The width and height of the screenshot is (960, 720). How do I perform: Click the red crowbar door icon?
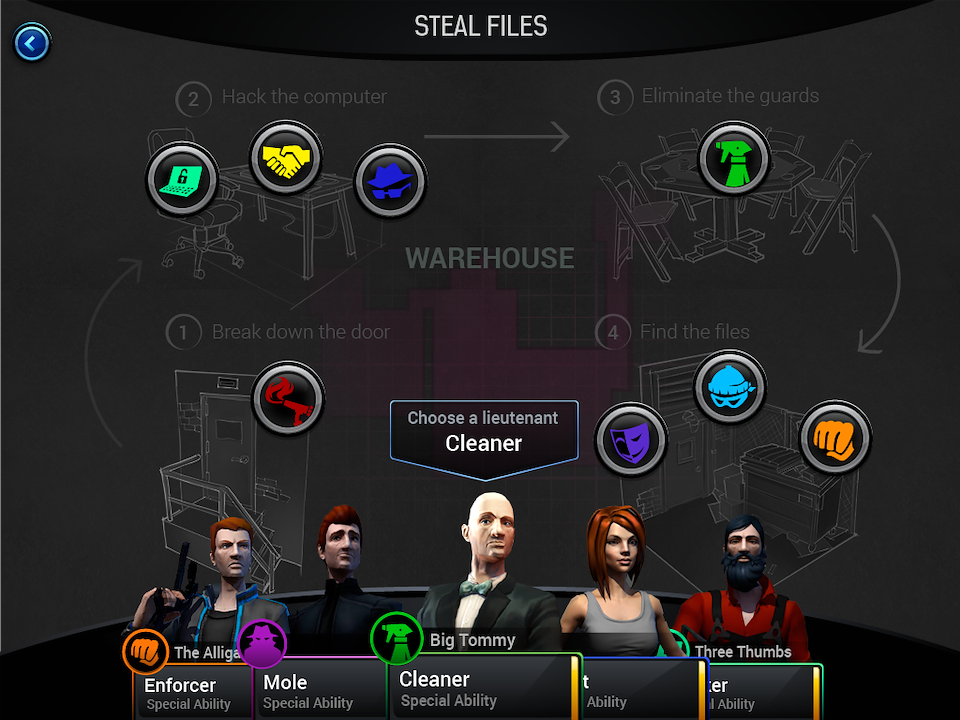[x=289, y=398]
